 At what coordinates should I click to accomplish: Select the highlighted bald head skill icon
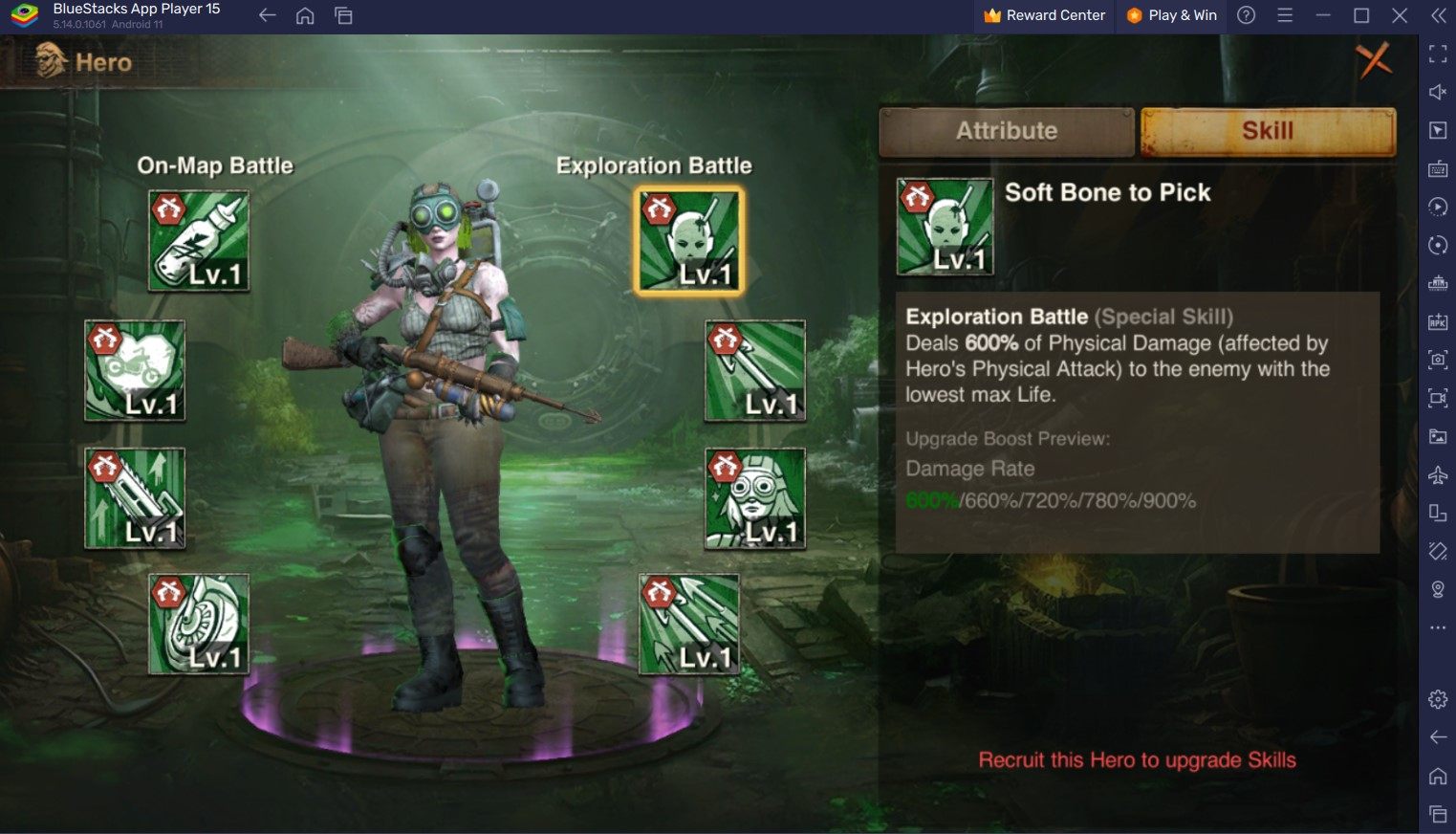pos(688,240)
